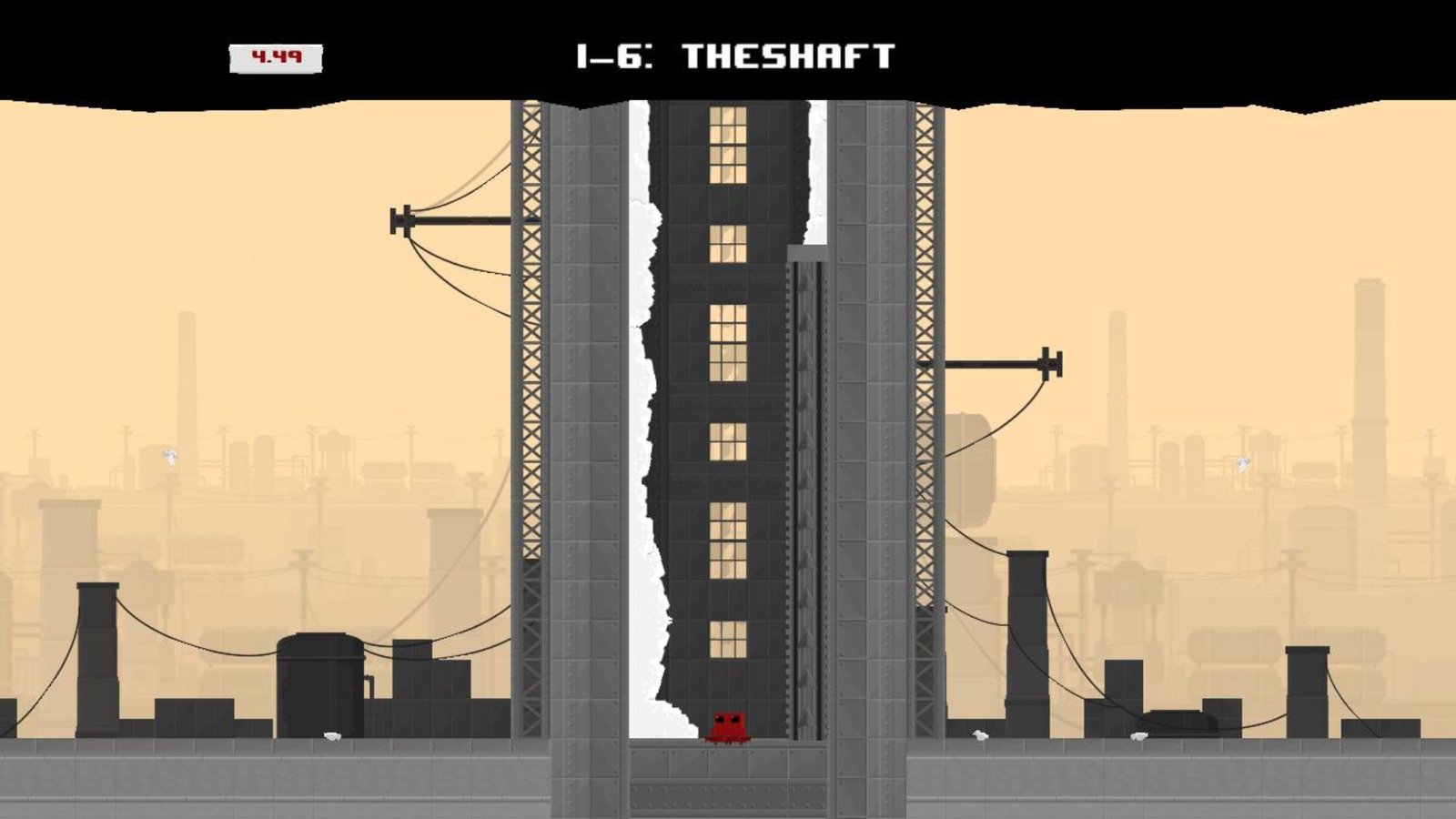The height and width of the screenshot is (819, 1456).
Task: Click the metal floor tiles below Meat Boy
Action: (725, 764)
